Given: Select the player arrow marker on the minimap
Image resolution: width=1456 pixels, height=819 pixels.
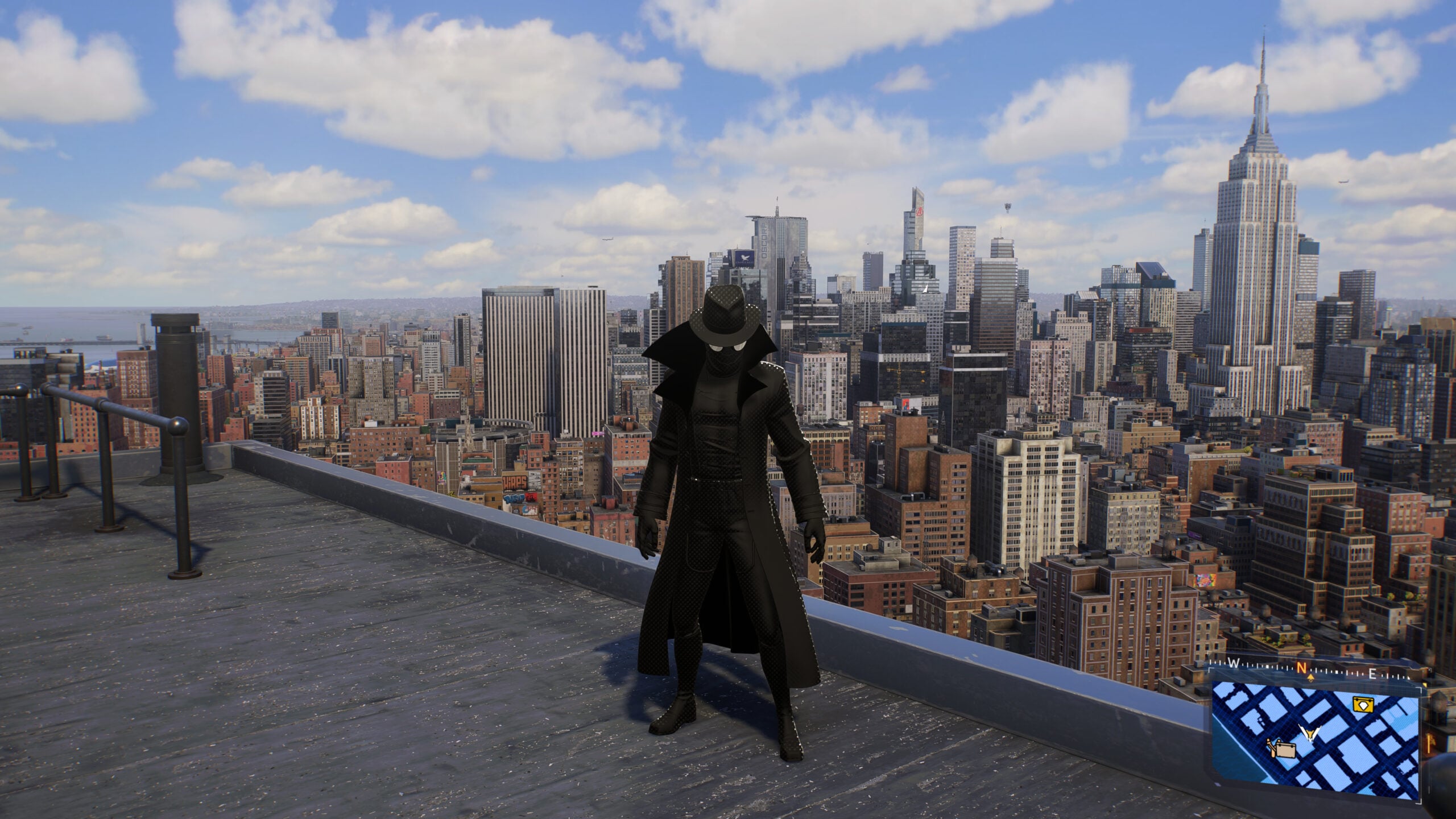Looking at the screenshot, I should click(x=1309, y=733).
